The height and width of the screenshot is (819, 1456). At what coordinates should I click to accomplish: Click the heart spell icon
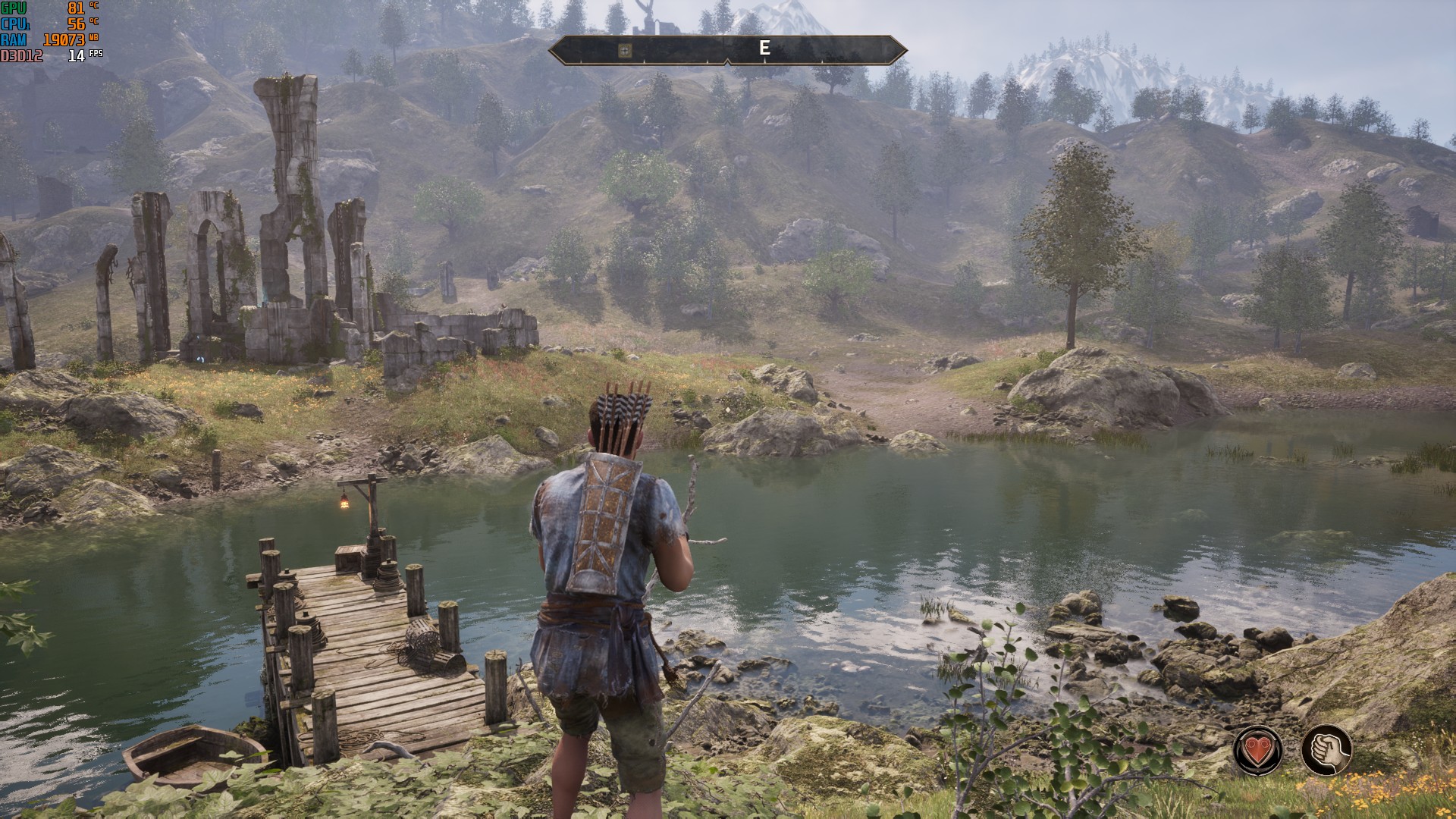tap(1257, 750)
